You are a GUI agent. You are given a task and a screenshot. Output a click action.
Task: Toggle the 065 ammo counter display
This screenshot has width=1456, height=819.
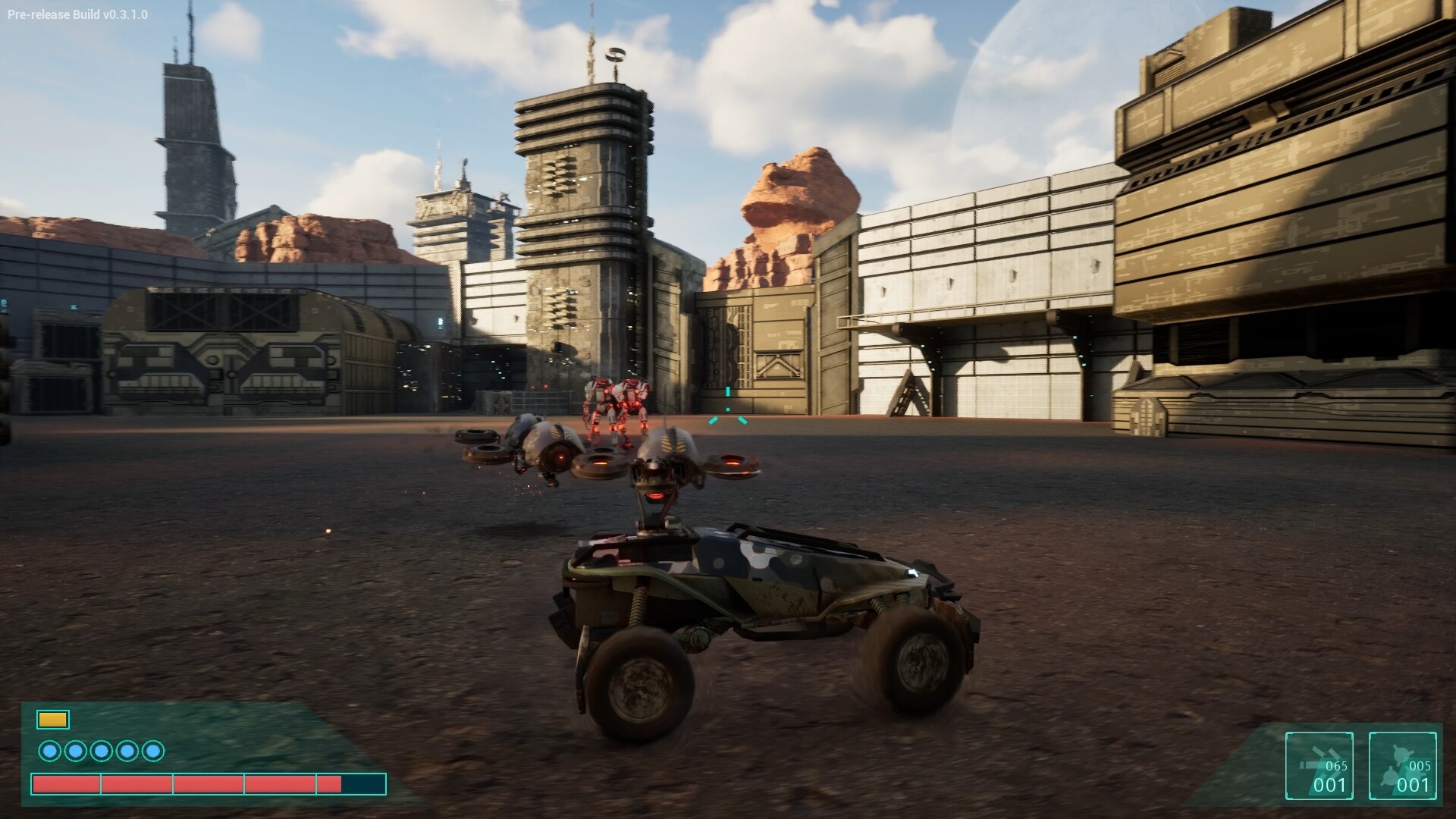point(1336,766)
